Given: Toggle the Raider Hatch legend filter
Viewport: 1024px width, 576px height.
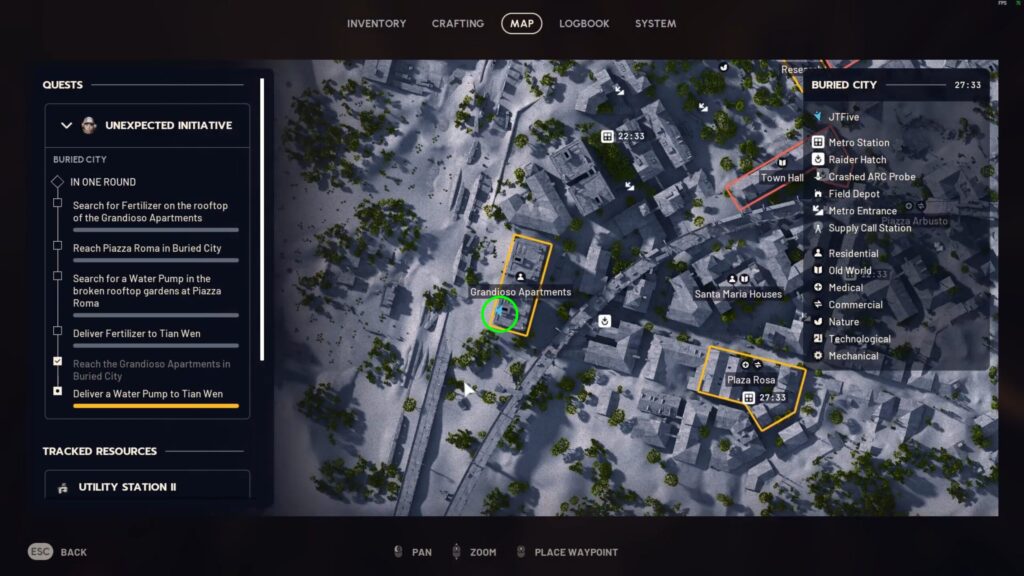Looking at the screenshot, I should click(x=857, y=159).
